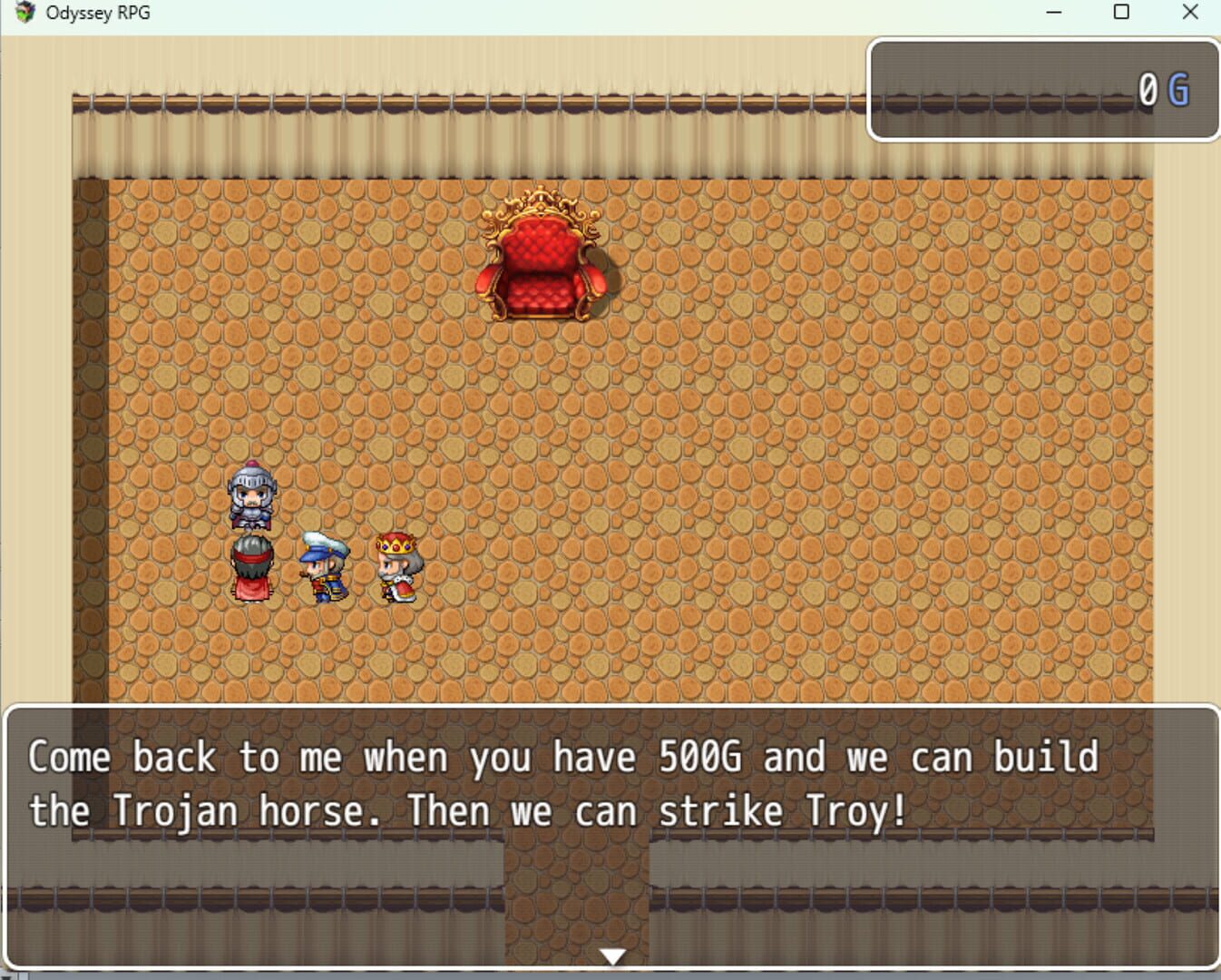Click the Odyssey RPG title bar text

point(97,12)
